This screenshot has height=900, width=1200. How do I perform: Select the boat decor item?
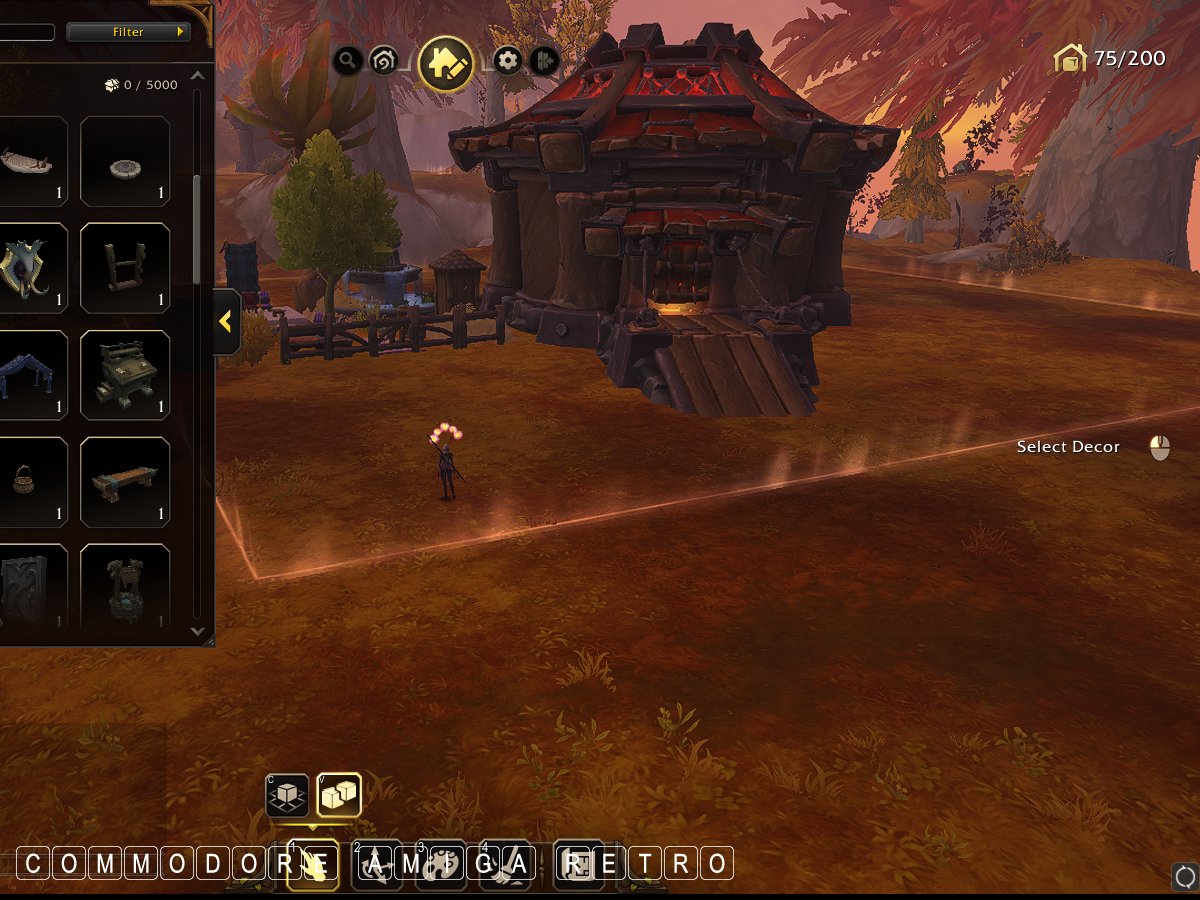(30, 162)
